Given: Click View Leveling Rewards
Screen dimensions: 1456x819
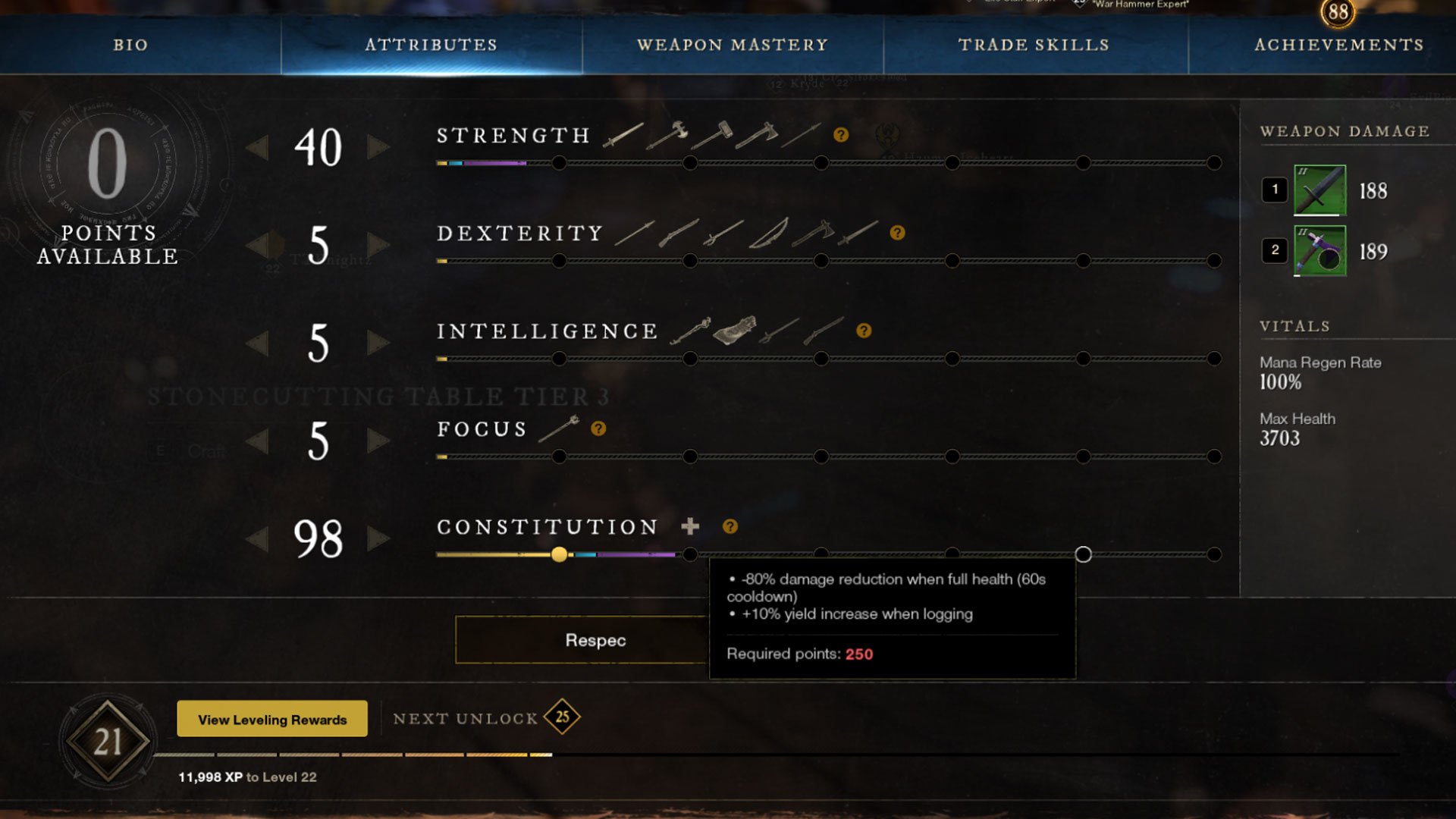Looking at the screenshot, I should click(x=271, y=718).
